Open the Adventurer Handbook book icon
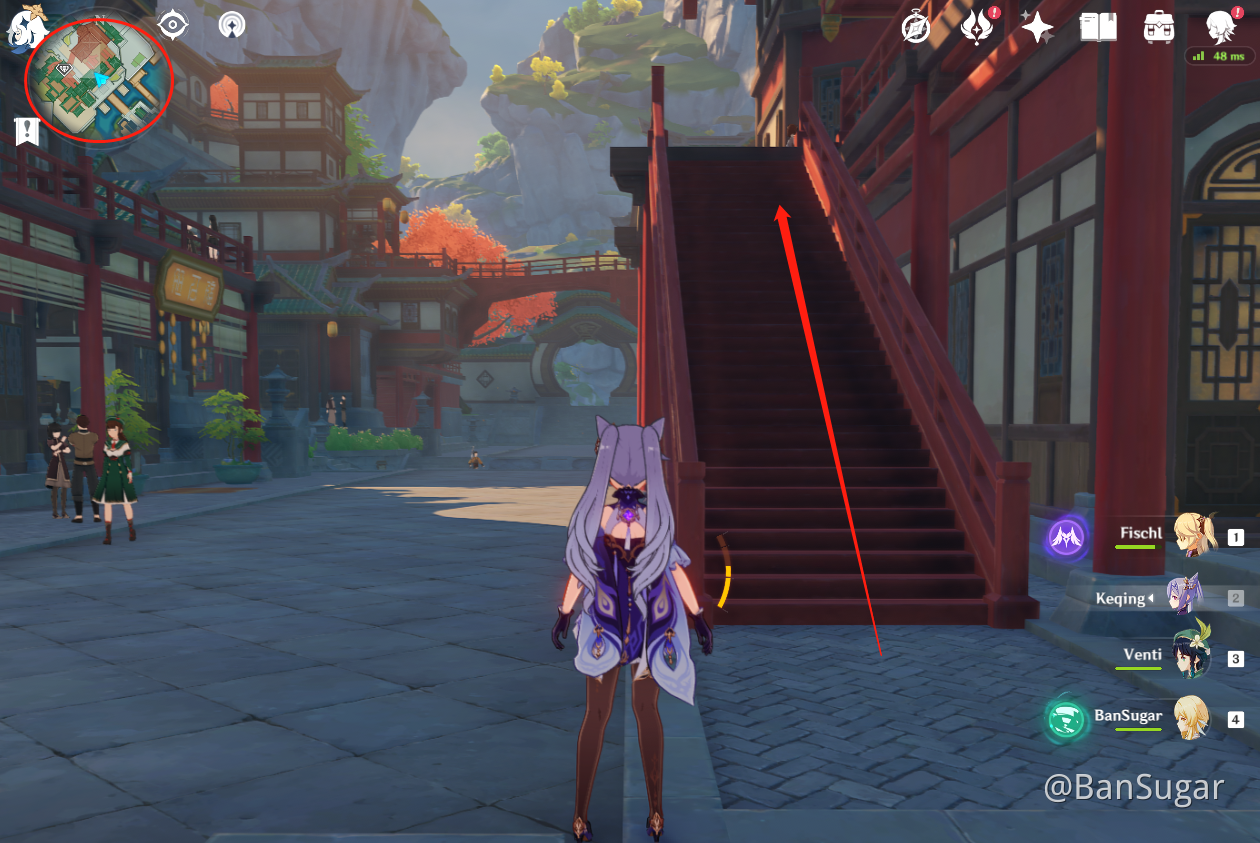Viewport: 1260px width, 843px height. tap(1098, 27)
